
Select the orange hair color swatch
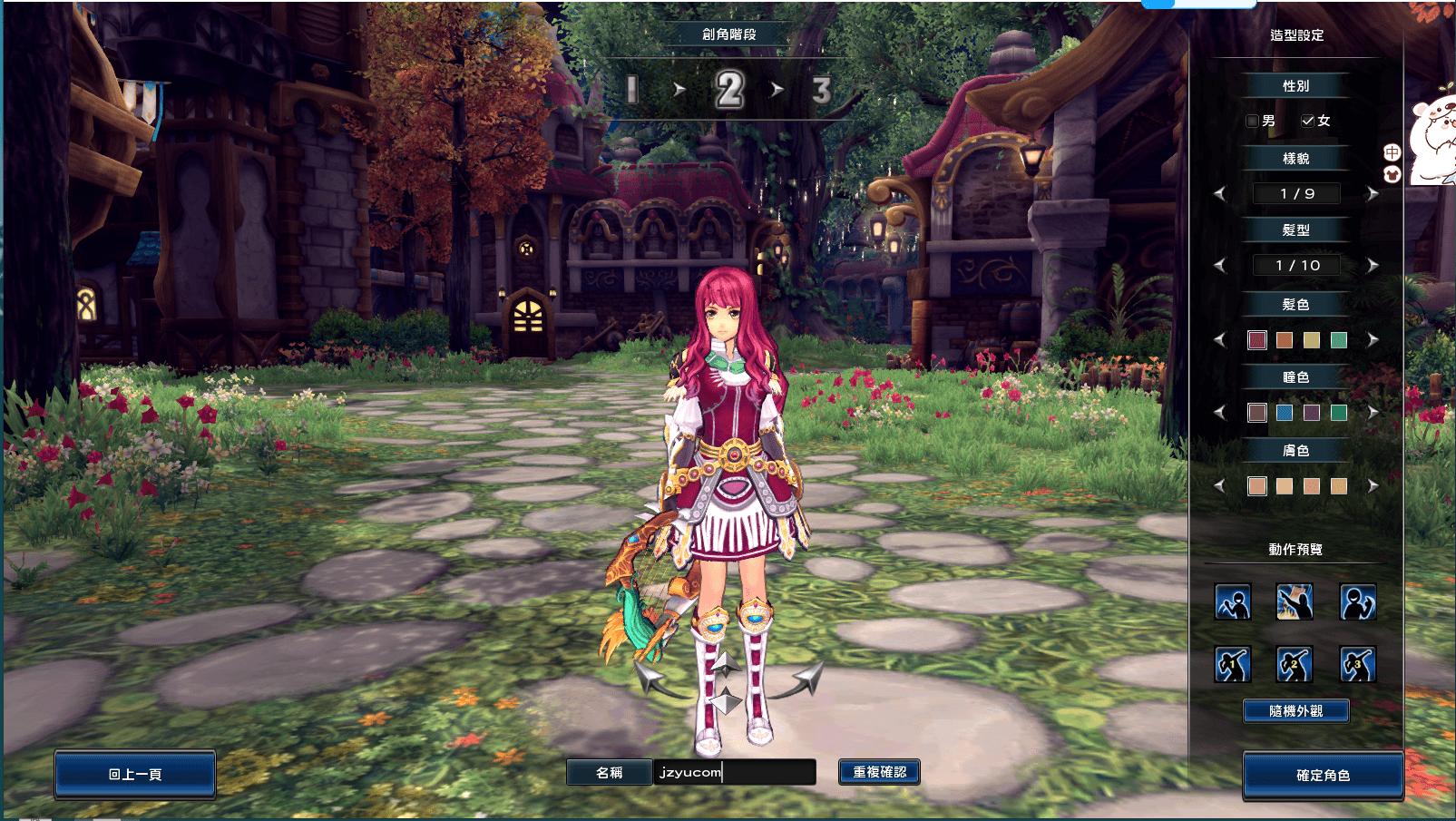1284,339
